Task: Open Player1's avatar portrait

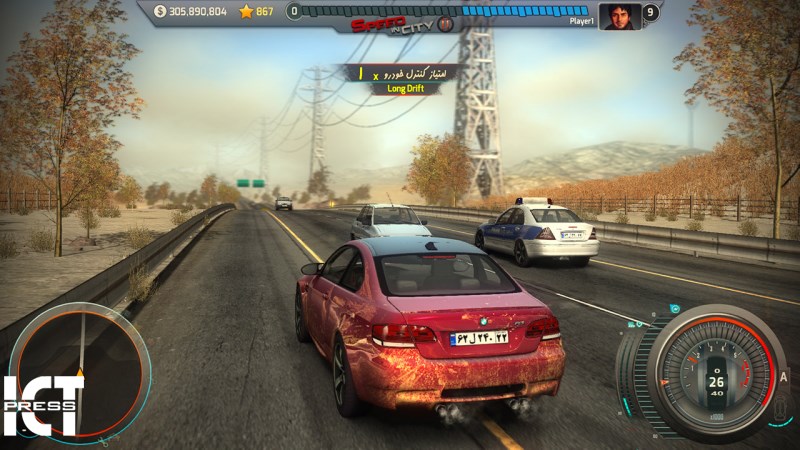Action: click(x=619, y=15)
